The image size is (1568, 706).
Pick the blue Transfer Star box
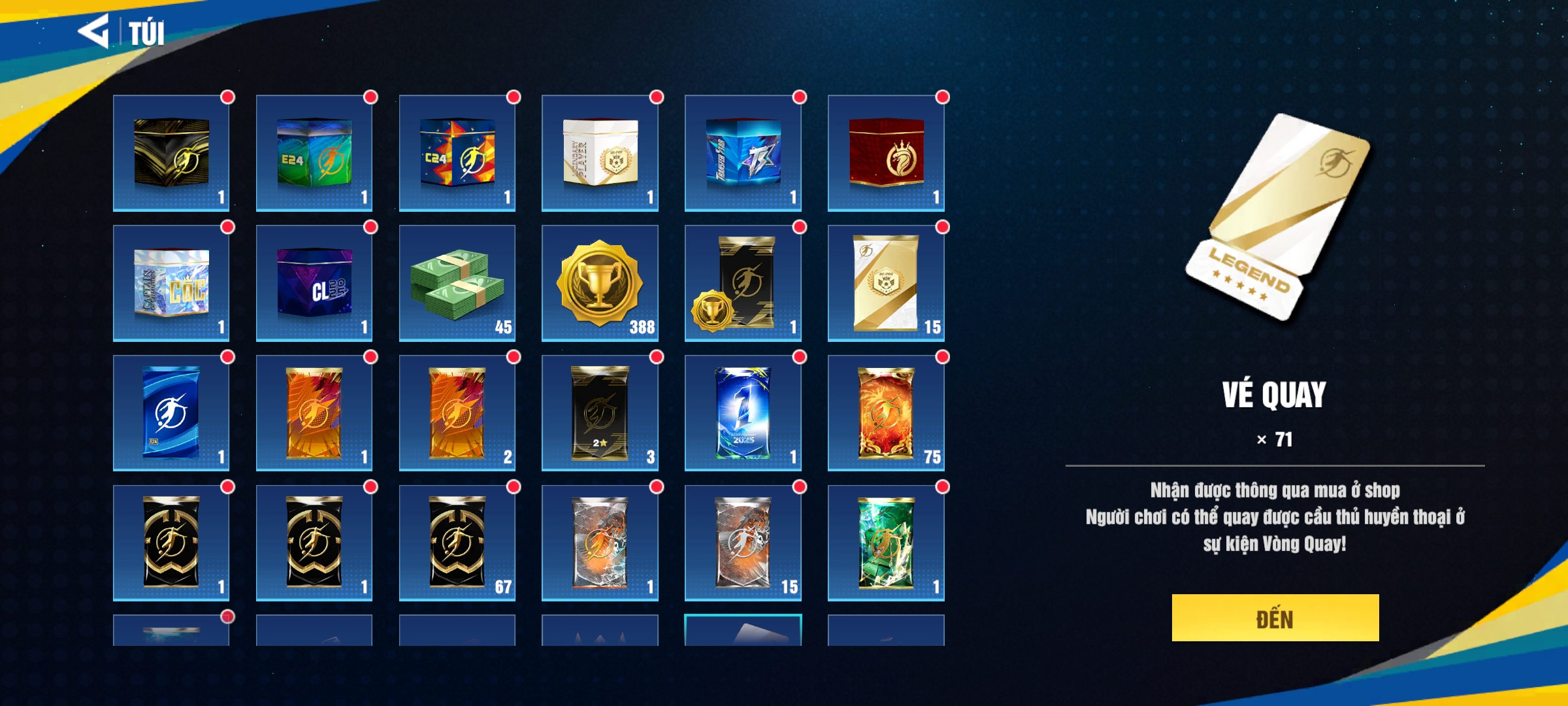pyautogui.click(x=743, y=153)
